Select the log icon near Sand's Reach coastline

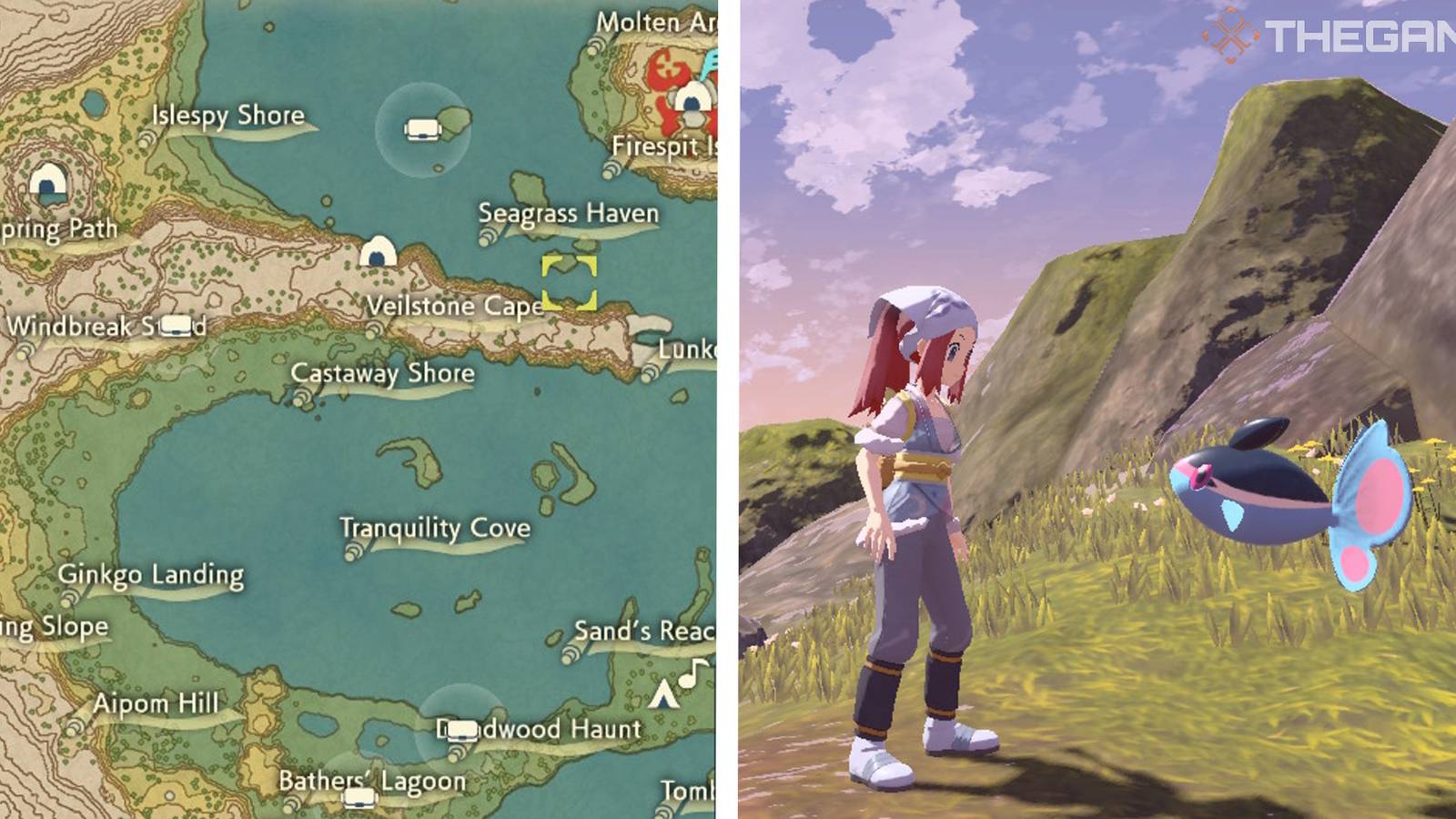570,652
